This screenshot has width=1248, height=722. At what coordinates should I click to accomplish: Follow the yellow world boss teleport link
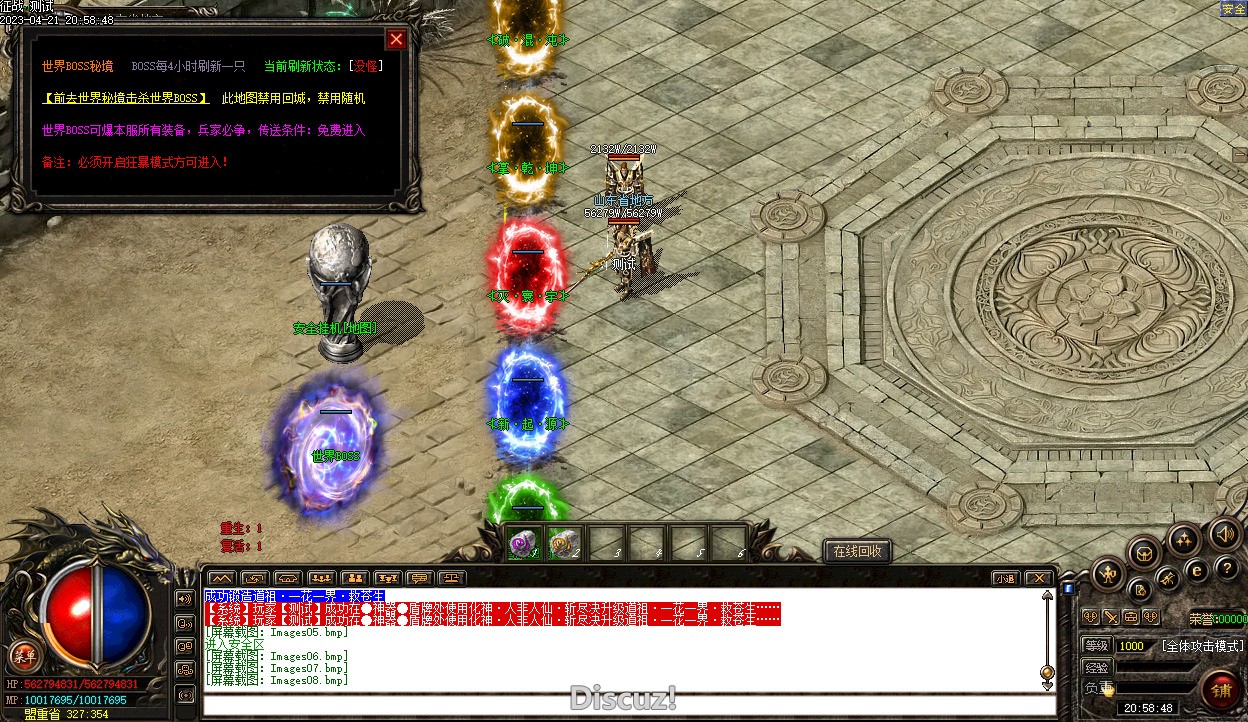126,98
